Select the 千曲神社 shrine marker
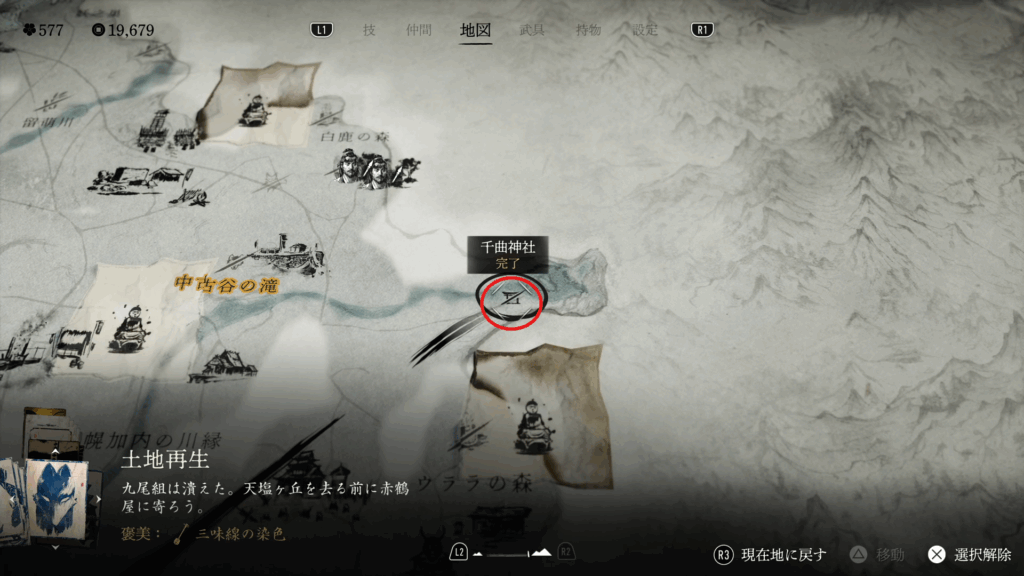Viewport: 1024px width, 576px height. 511,298
